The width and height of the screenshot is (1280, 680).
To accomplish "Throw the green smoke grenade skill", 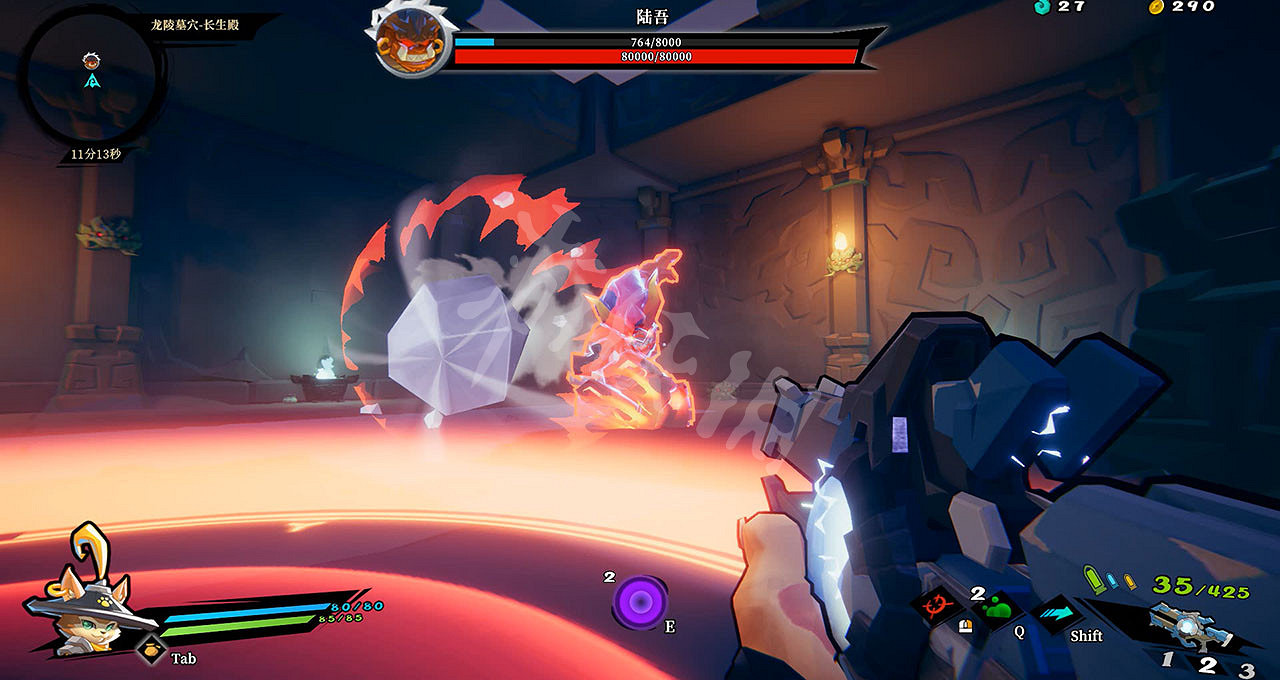I will click(999, 609).
